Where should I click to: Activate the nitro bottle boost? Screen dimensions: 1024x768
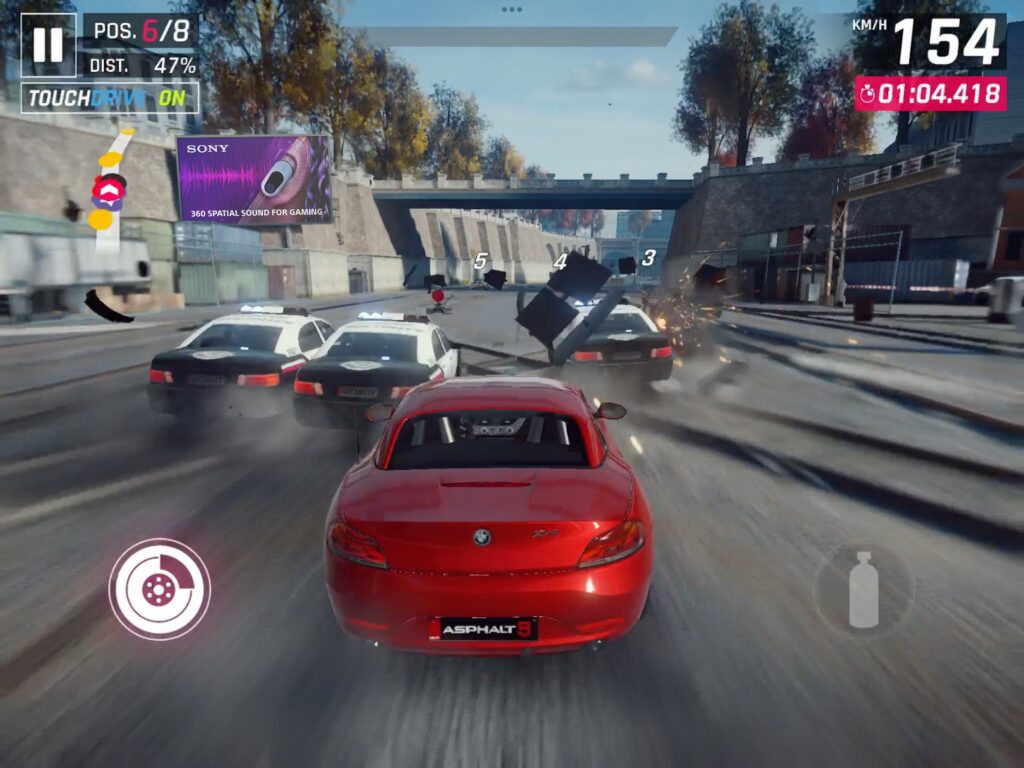(862, 589)
